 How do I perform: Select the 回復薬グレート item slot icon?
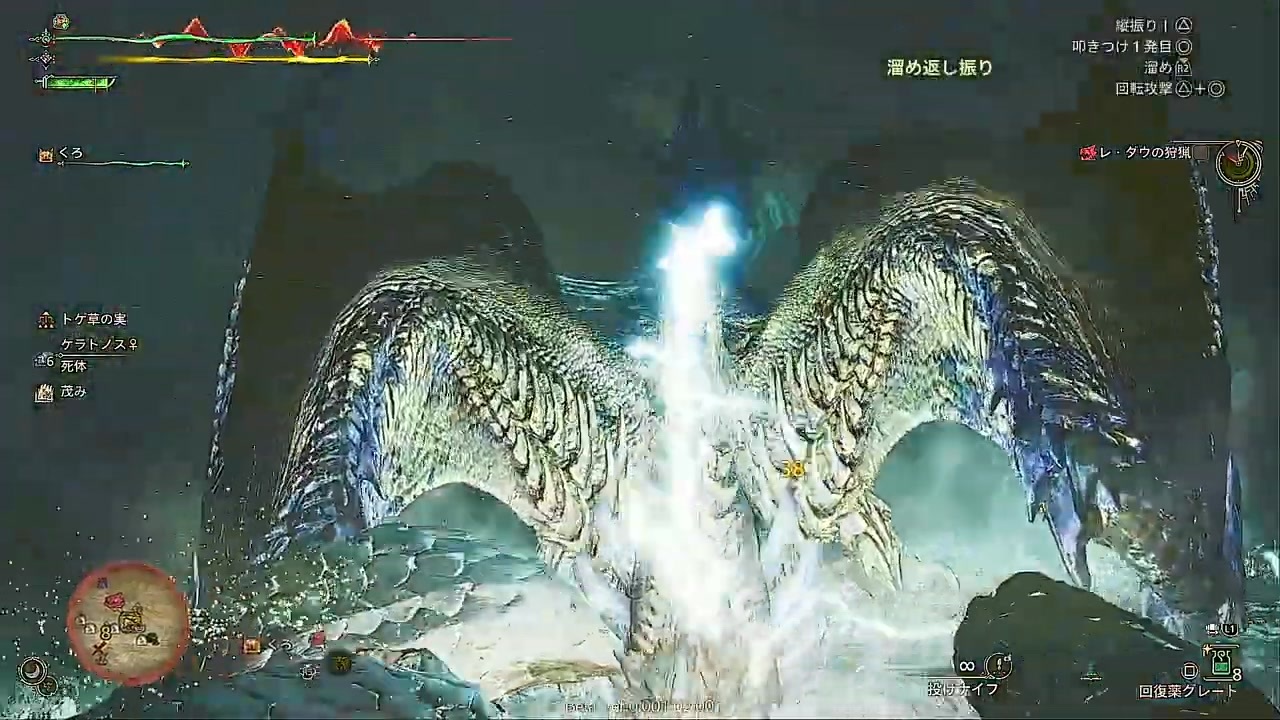click(1221, 662)
